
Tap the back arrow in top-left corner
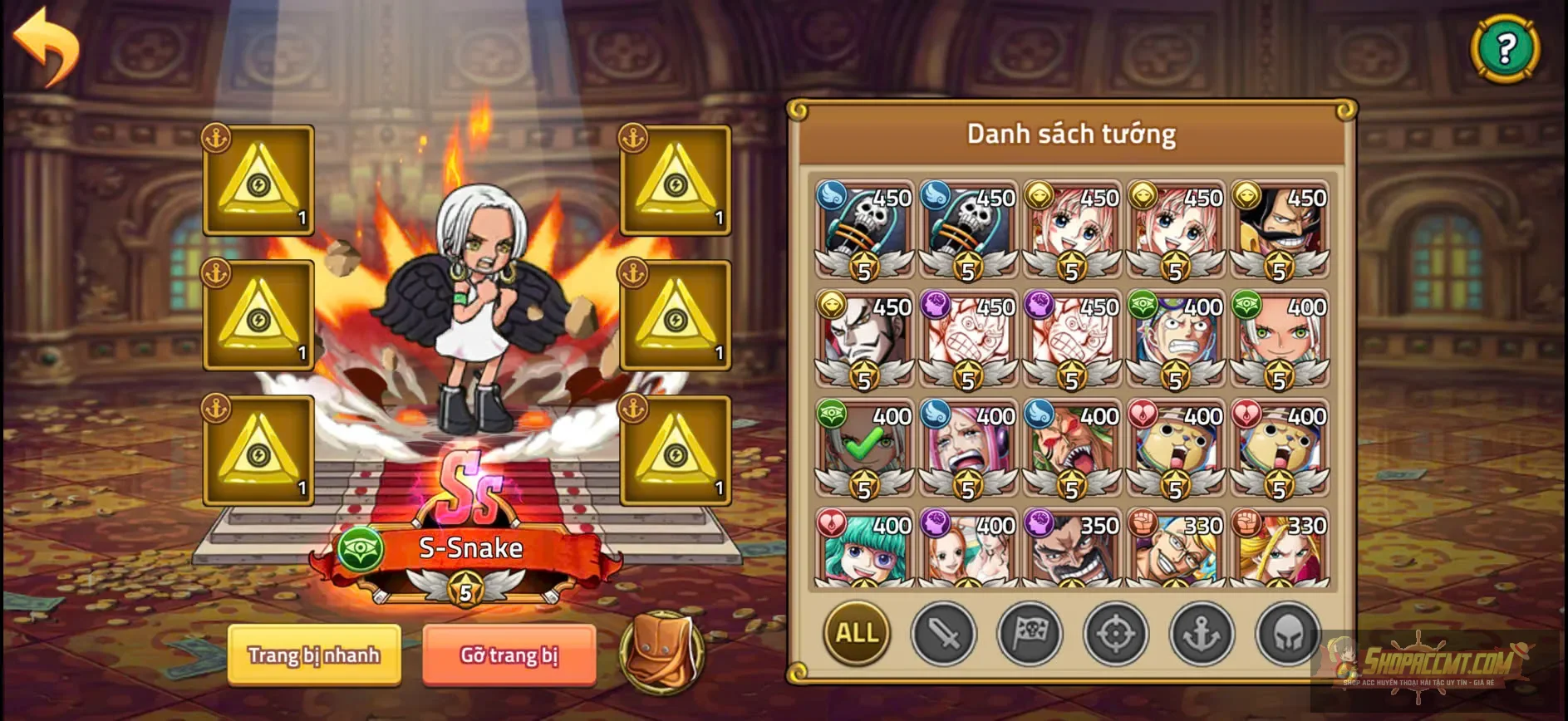coord(46,46)
